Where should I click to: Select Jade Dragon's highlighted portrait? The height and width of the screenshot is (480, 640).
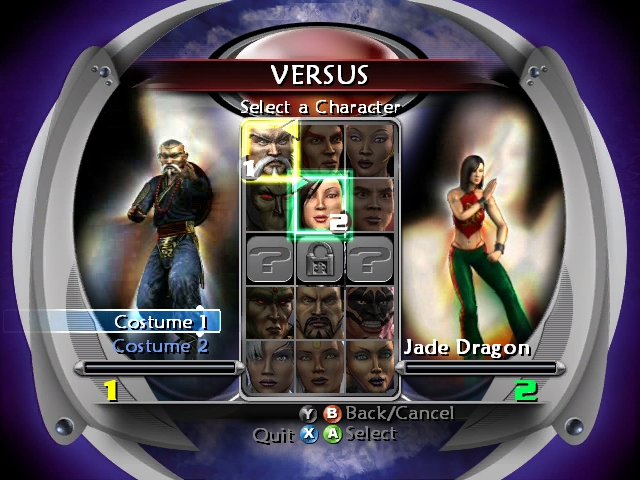319,205
